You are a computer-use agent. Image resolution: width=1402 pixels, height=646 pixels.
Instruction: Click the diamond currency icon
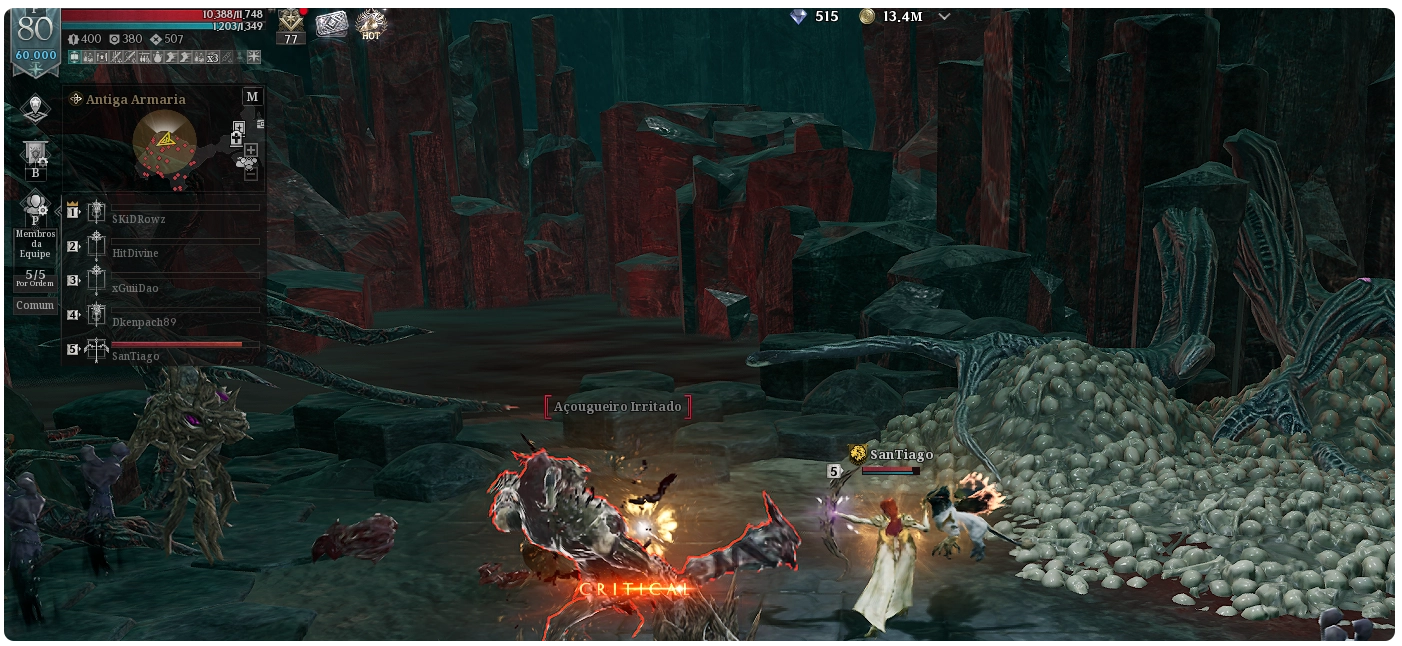(x=798, y=17)
